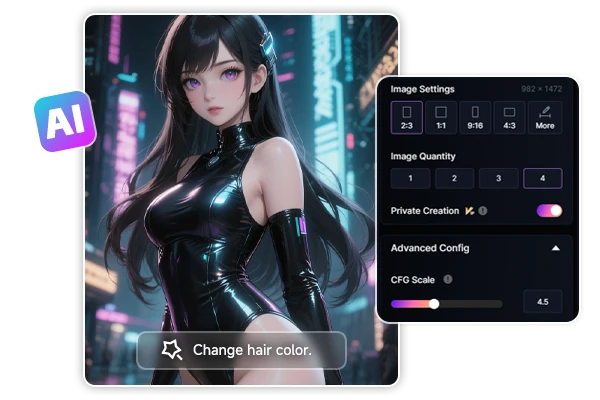Click the info icon beside Private Creation

pyautogui.click(x=483, y=211)
